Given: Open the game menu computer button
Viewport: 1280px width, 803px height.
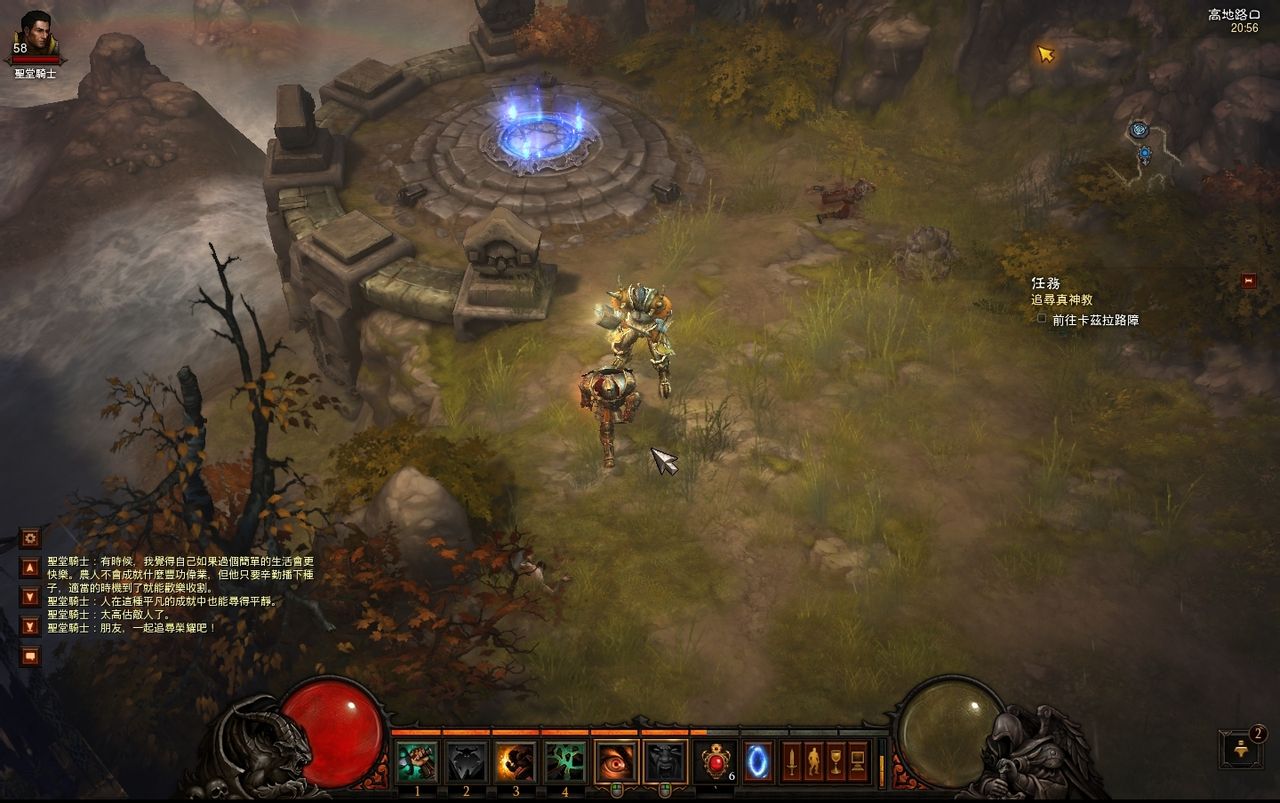Looking at the screenshot, I should click(x=858, y=762).
